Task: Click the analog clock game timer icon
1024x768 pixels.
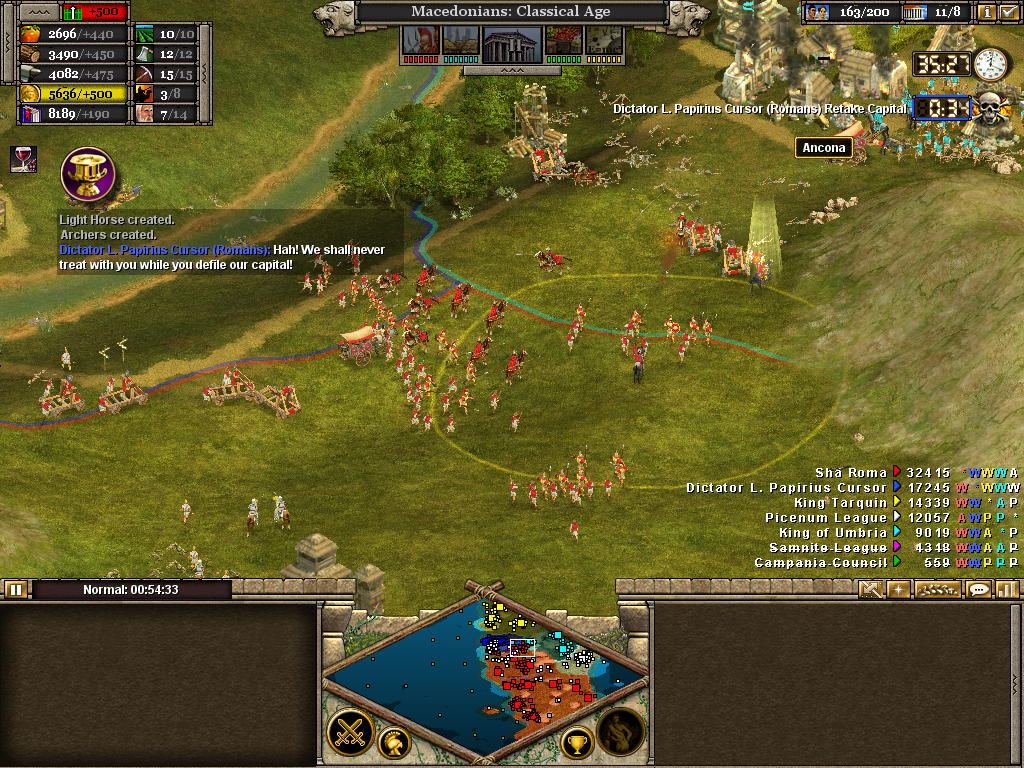Action: point(991,64)
